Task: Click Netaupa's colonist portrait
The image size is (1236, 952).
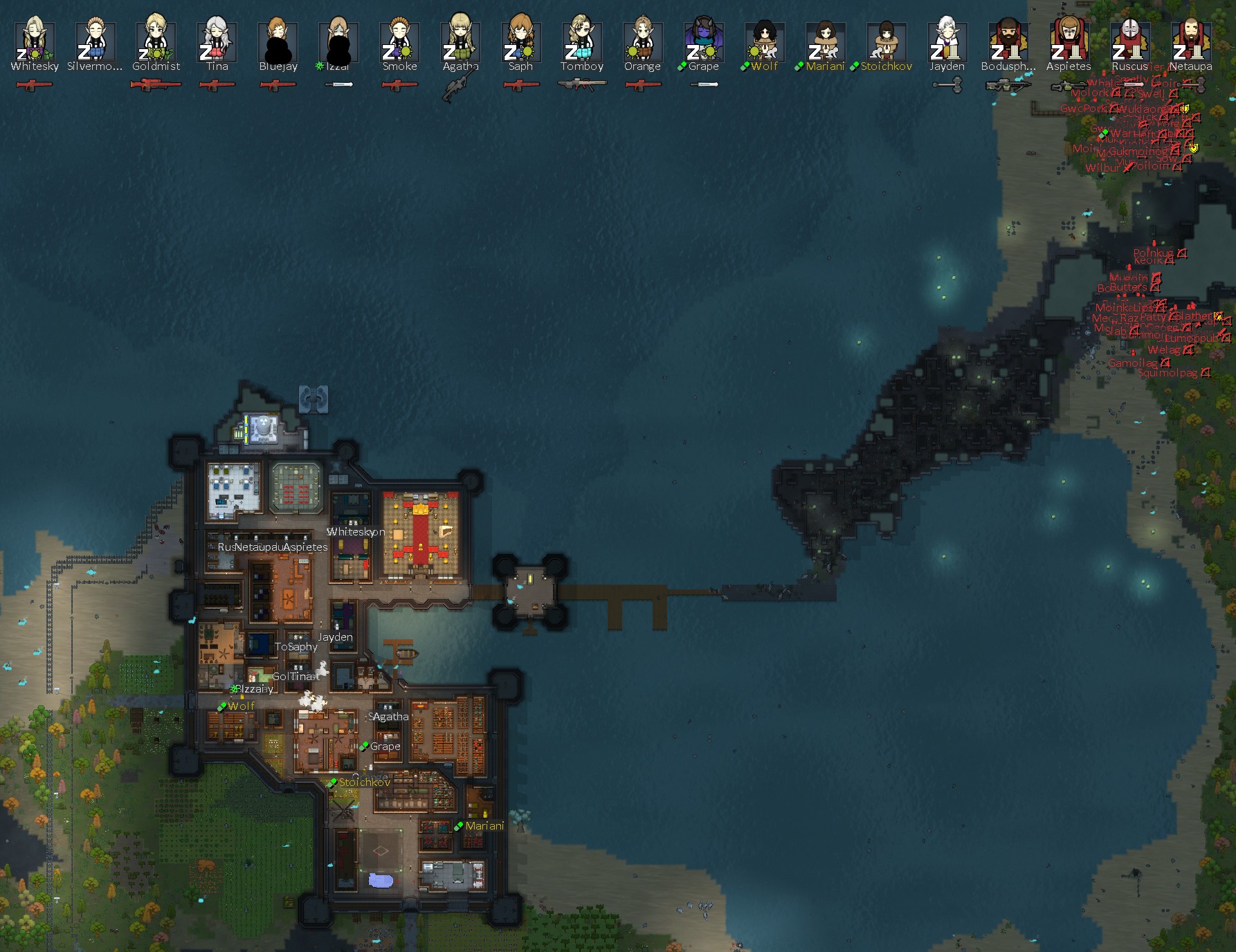Action: tap(1190, 42)
